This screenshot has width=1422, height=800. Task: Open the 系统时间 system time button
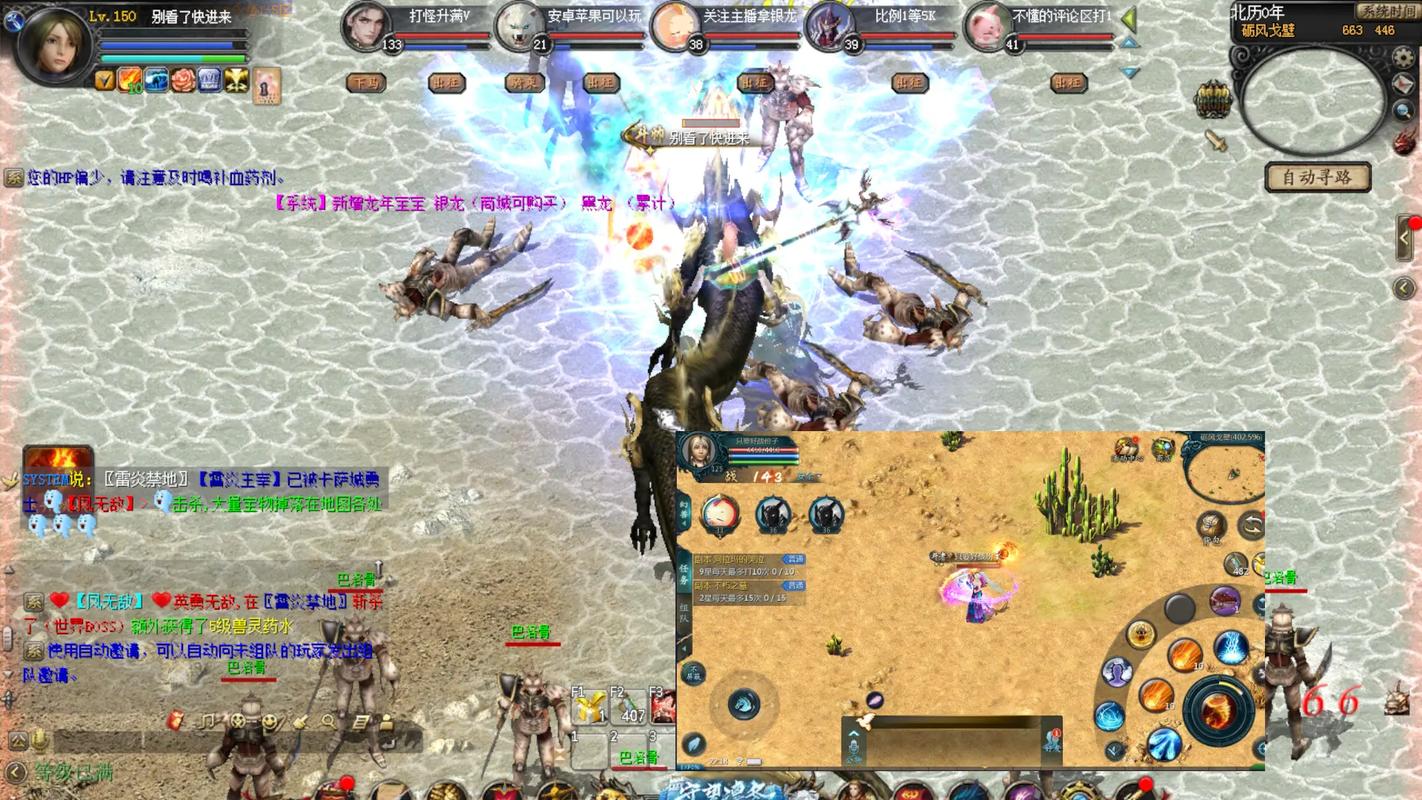(1387, 11)
